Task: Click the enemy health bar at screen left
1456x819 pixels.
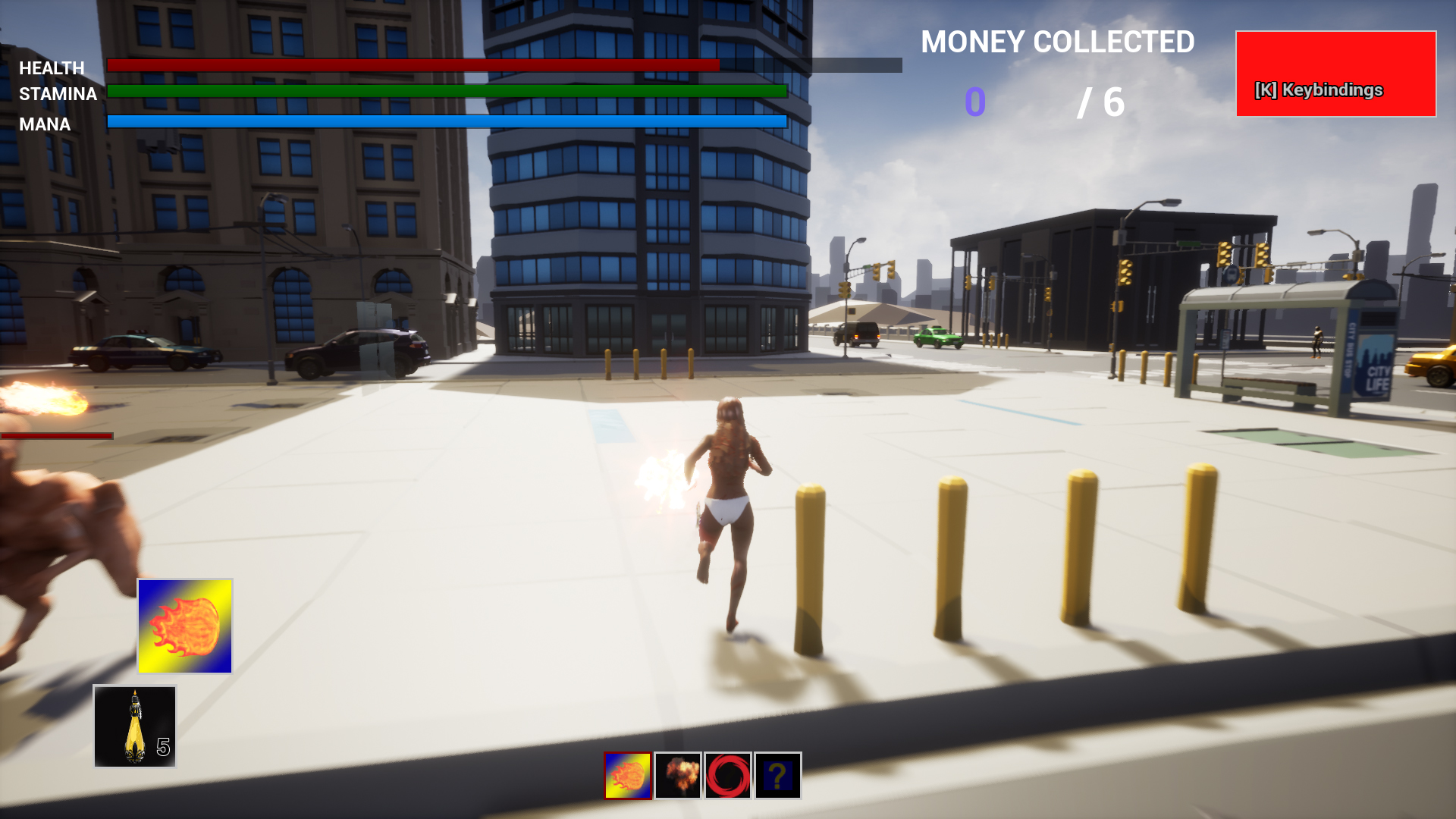Action: click(x=55, y=436)
